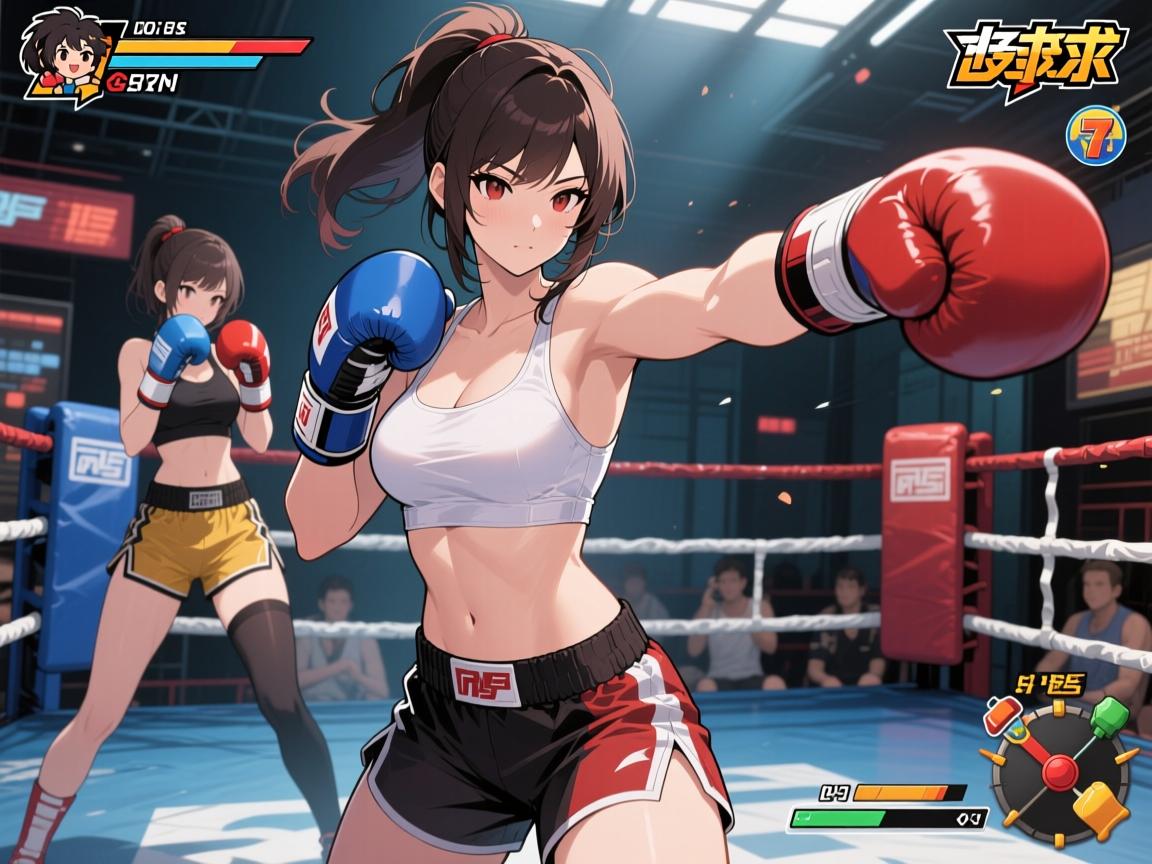Viewport: 1152px width, 864px height.
Task: Tap the green boxing glove action icon
Action: (1109, 717)
